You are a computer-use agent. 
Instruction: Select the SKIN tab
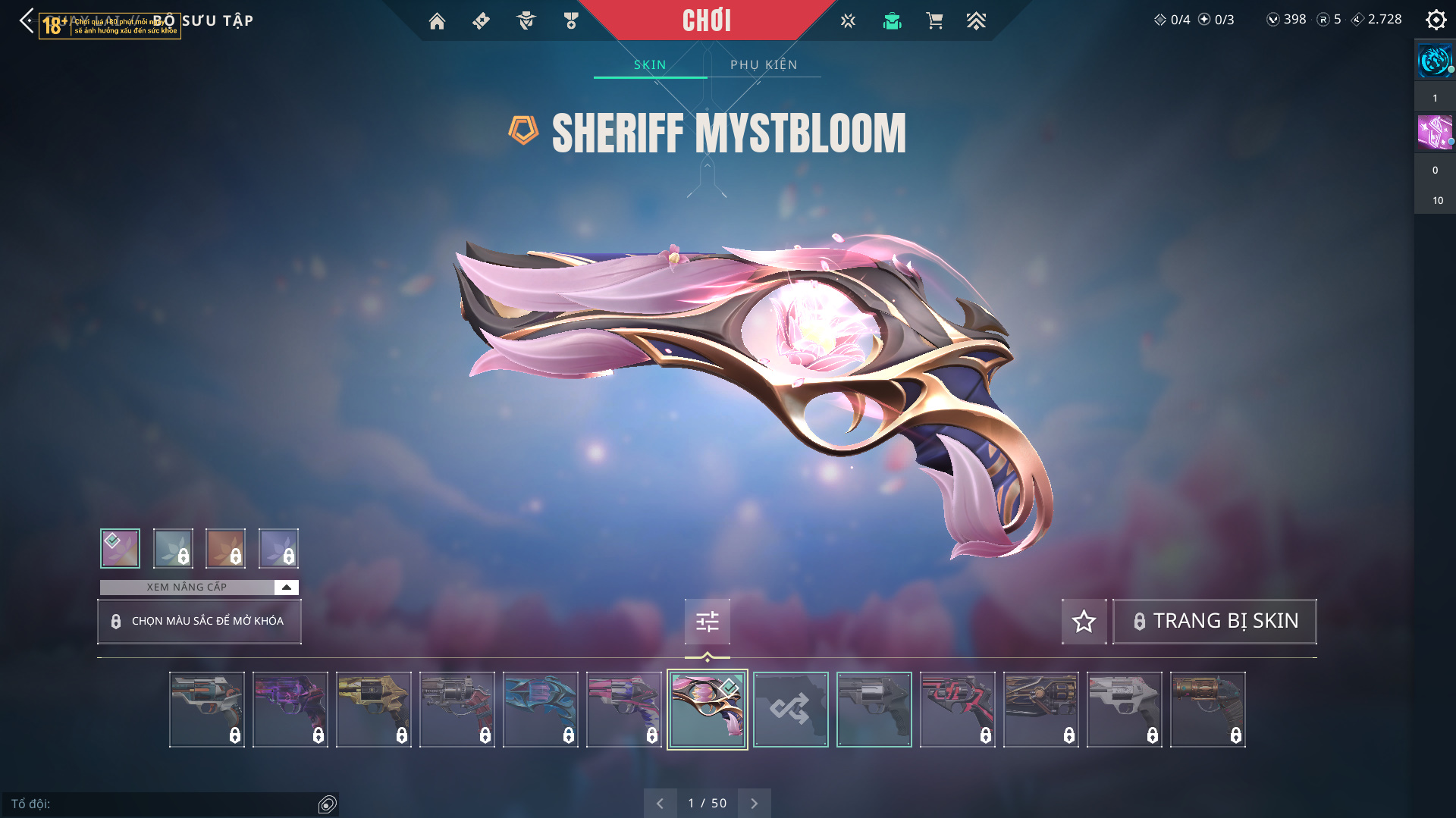pos(650,65)
